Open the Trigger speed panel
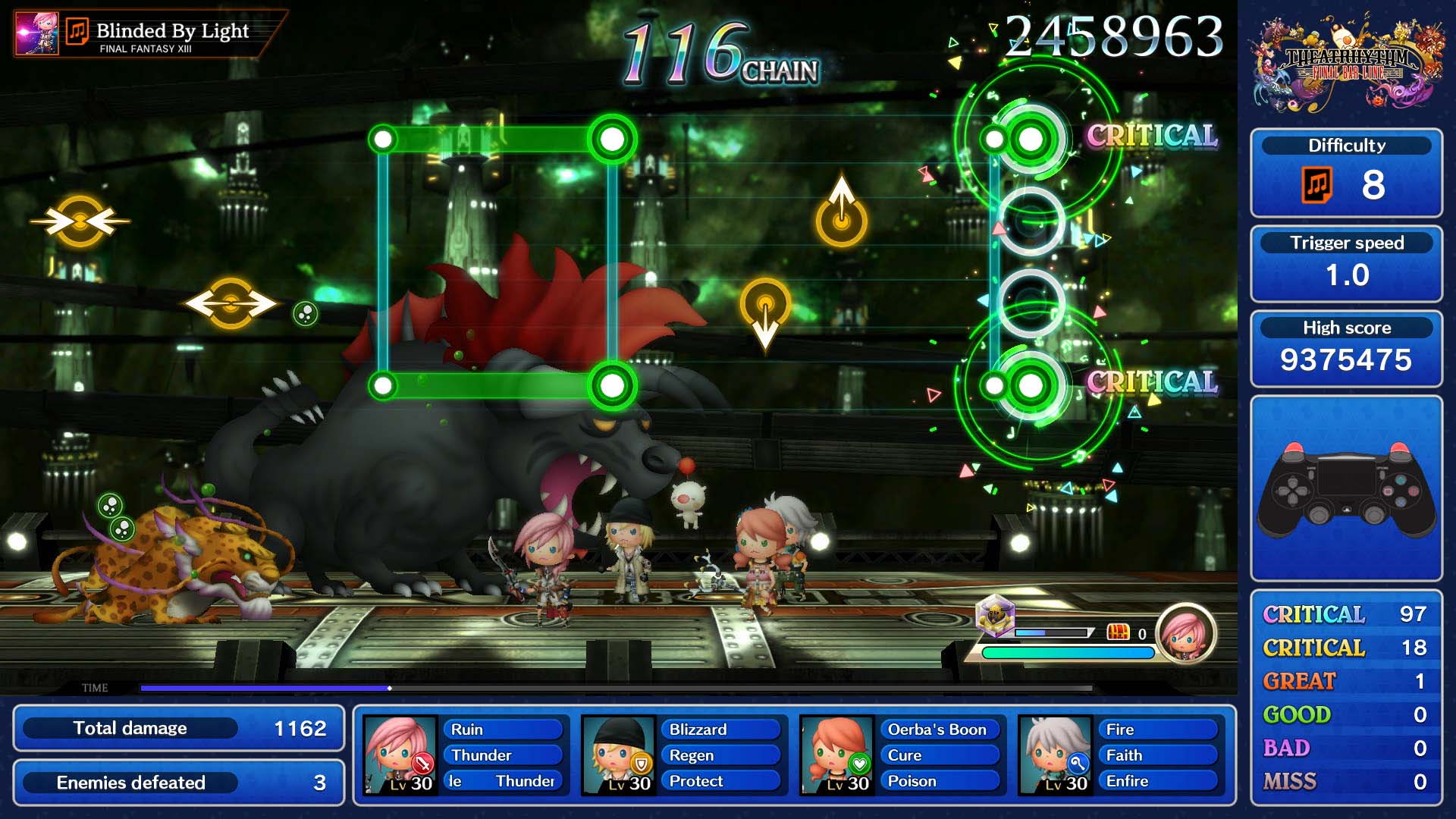This screenshot has width=1456, height=819. point(1348,264)
